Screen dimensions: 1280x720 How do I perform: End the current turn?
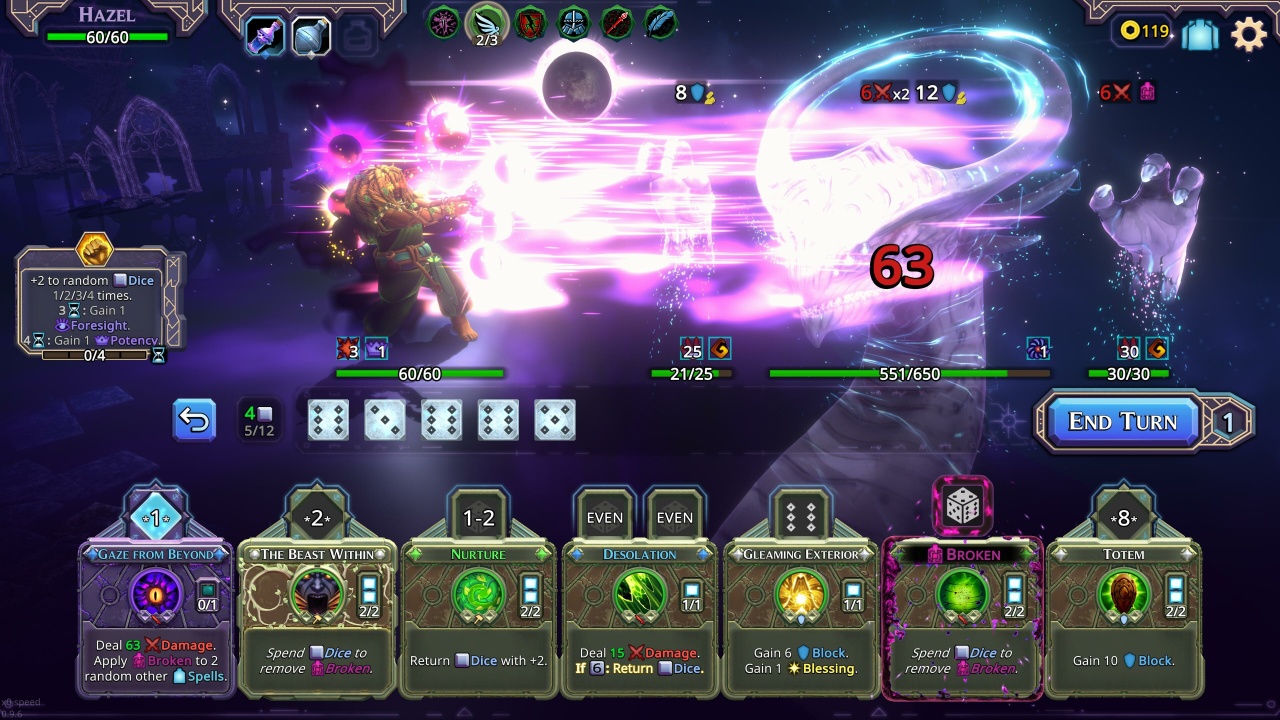1122,421
